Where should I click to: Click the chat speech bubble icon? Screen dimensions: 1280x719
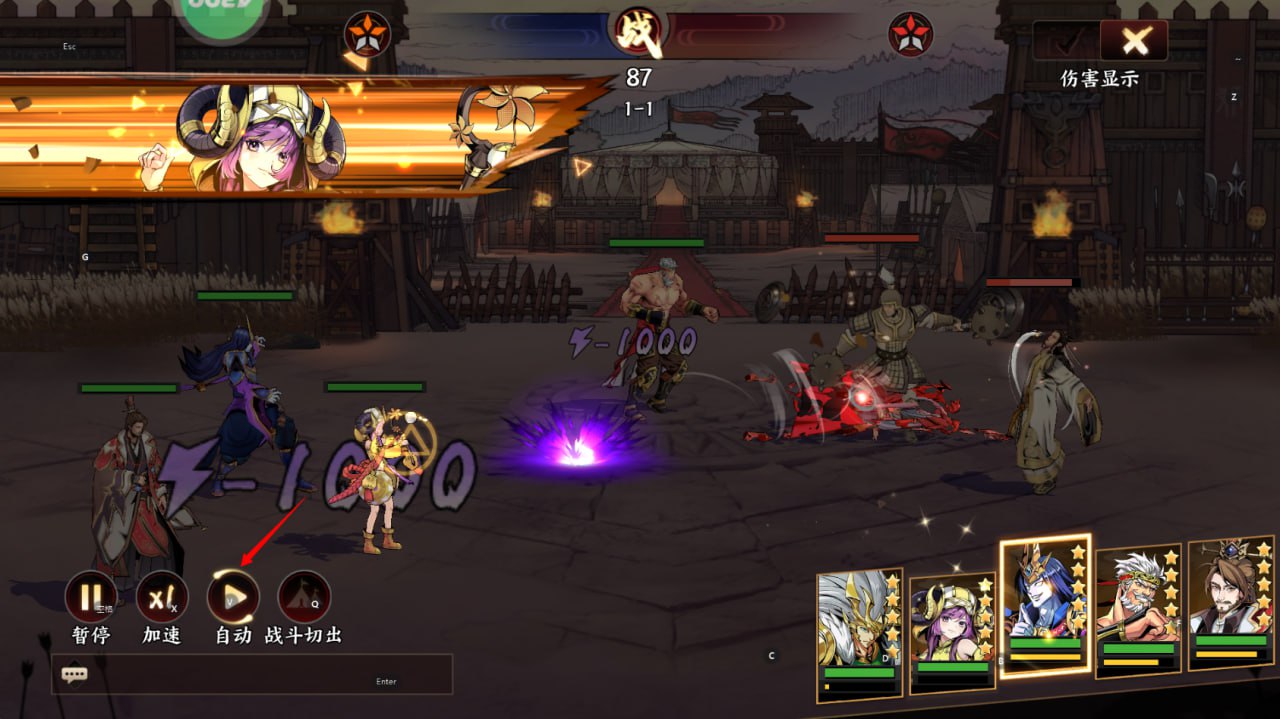[x=75, y=674]
